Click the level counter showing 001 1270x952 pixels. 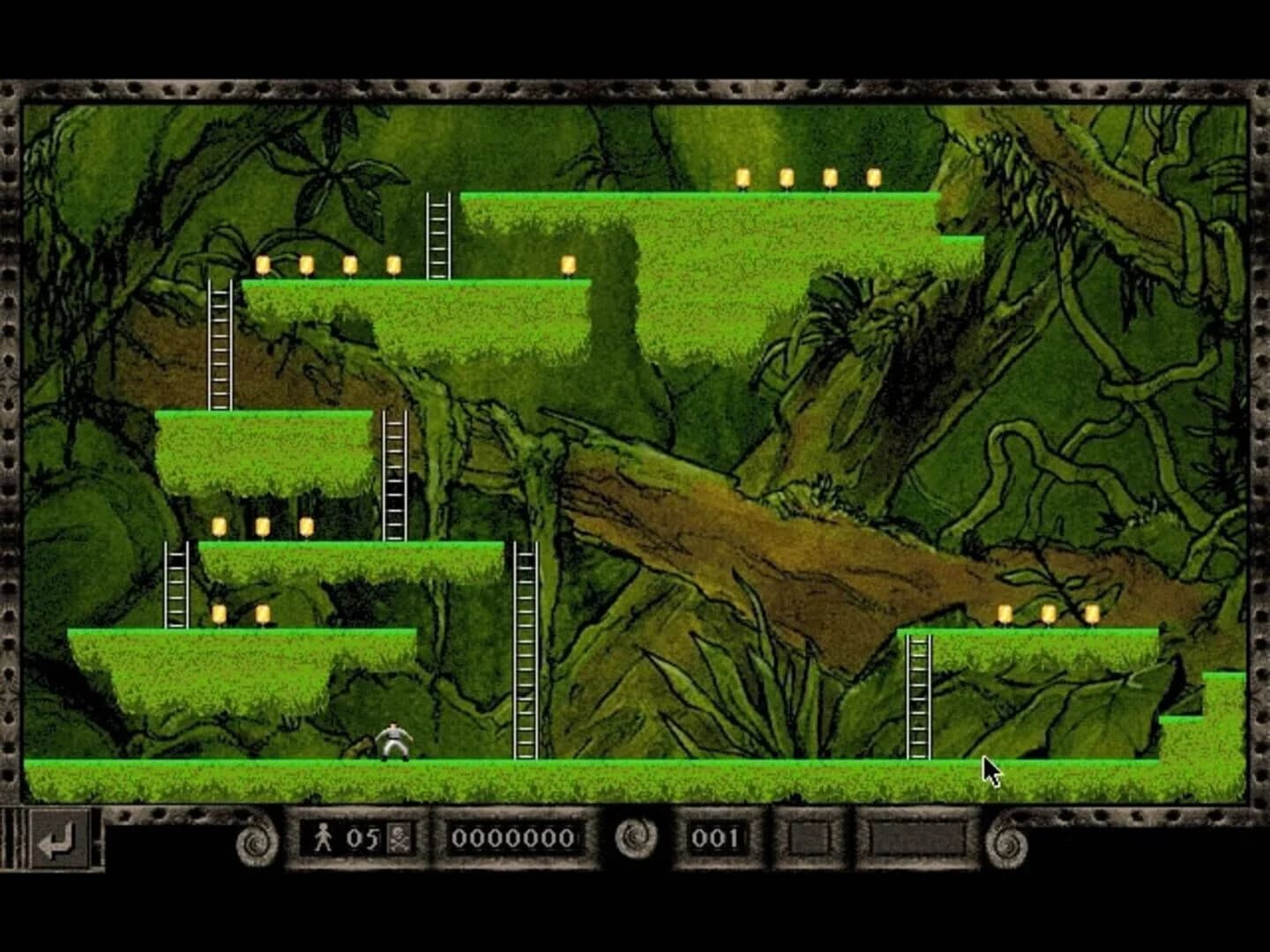714,838
